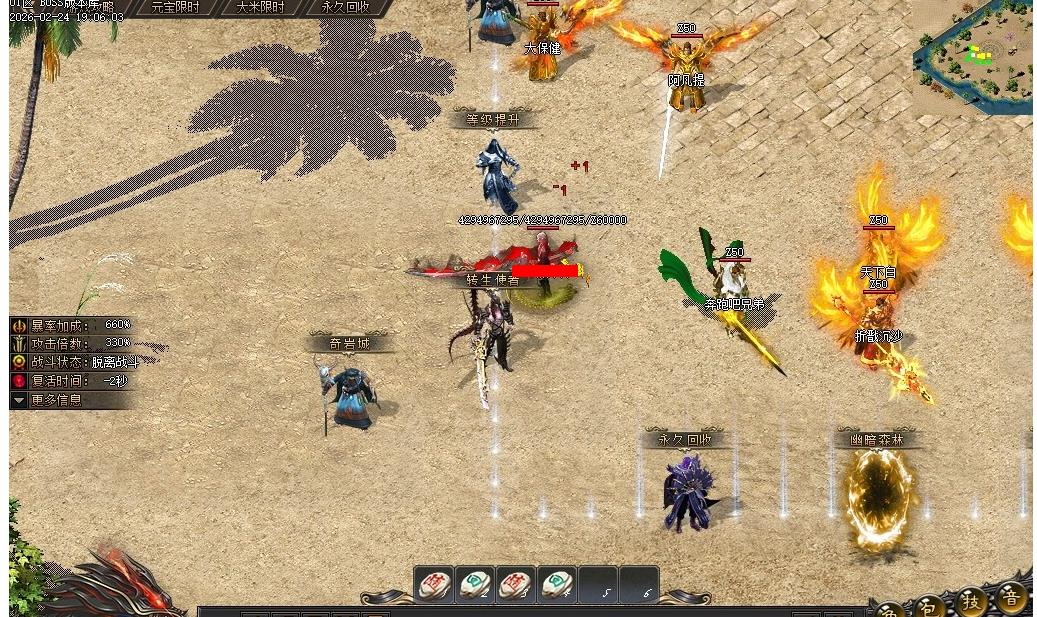Viewport: 1037px width, 617px height.
Task: Use the red tile in the first hotbar slot
Action: tap(434, 584)
